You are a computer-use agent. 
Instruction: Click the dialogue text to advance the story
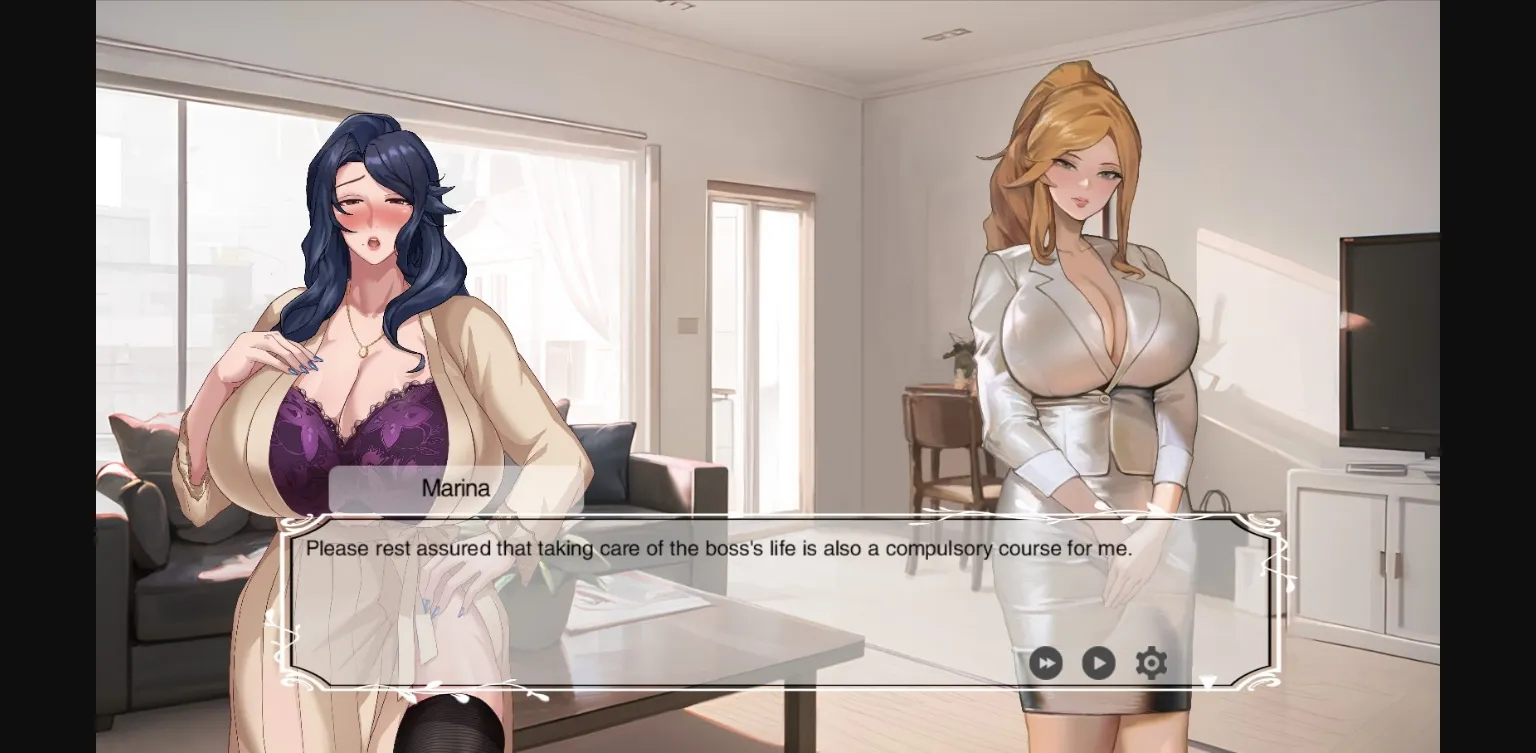pyautogui.click(x=720, y=548)
